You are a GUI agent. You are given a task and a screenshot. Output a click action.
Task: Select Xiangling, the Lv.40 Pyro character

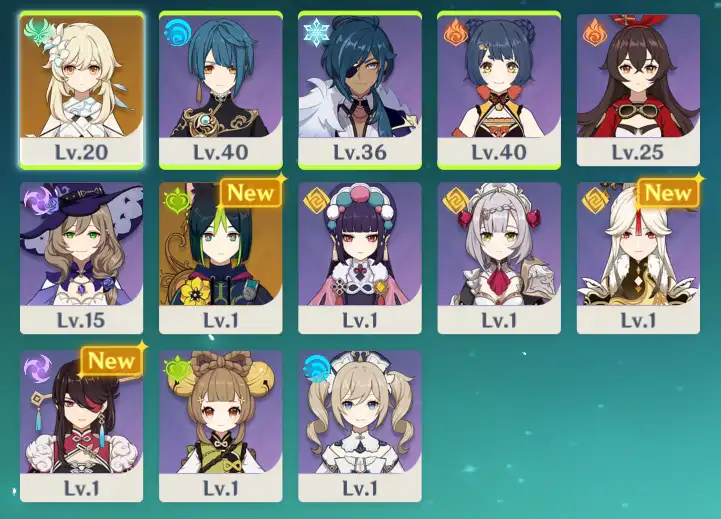(x=498, y=89)
